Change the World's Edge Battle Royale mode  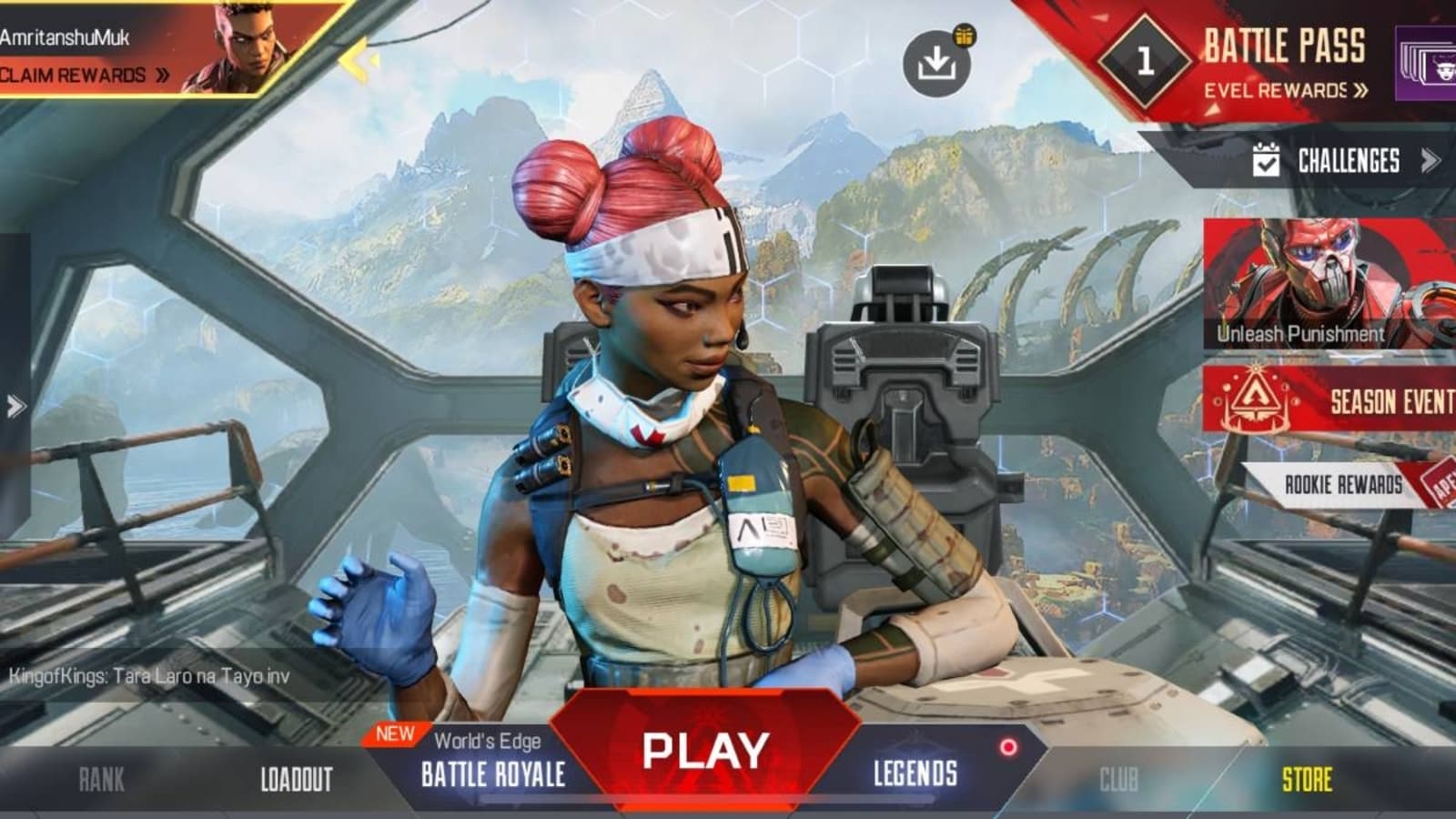[x=492, y=764]
